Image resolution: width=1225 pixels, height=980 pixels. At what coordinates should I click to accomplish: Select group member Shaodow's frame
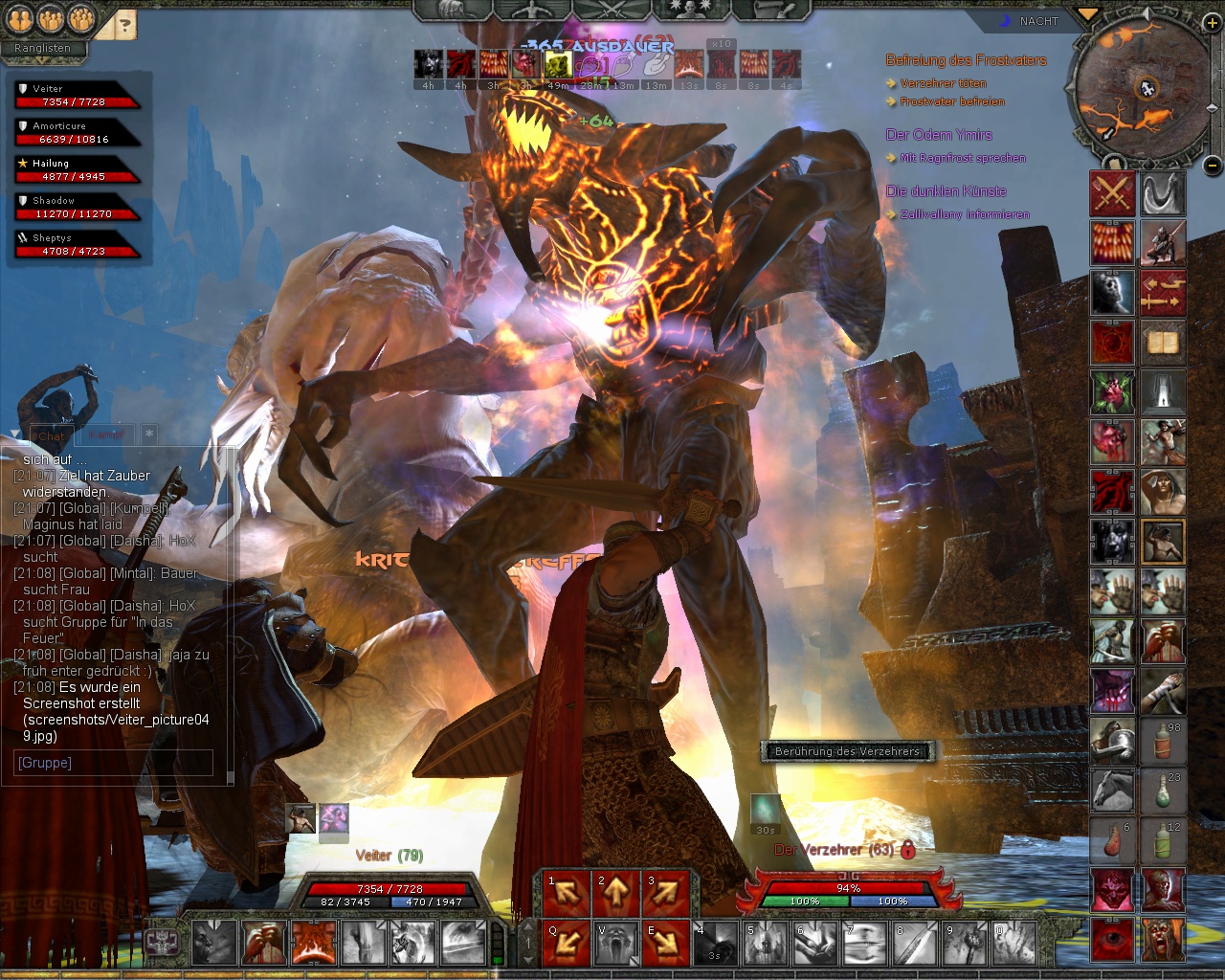pyautogui.click(x=75, y=208)
